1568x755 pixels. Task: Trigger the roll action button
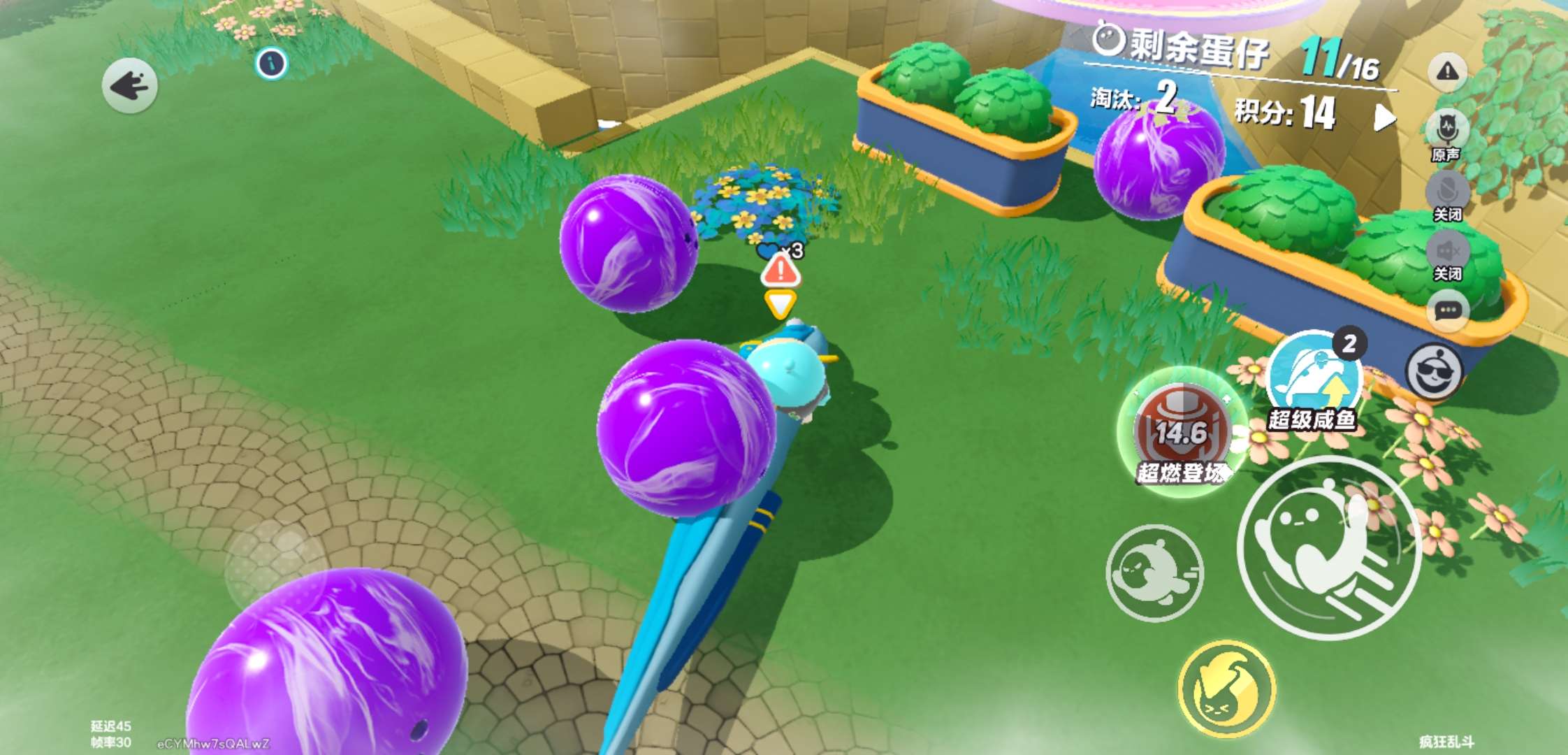pos(1154,573)
